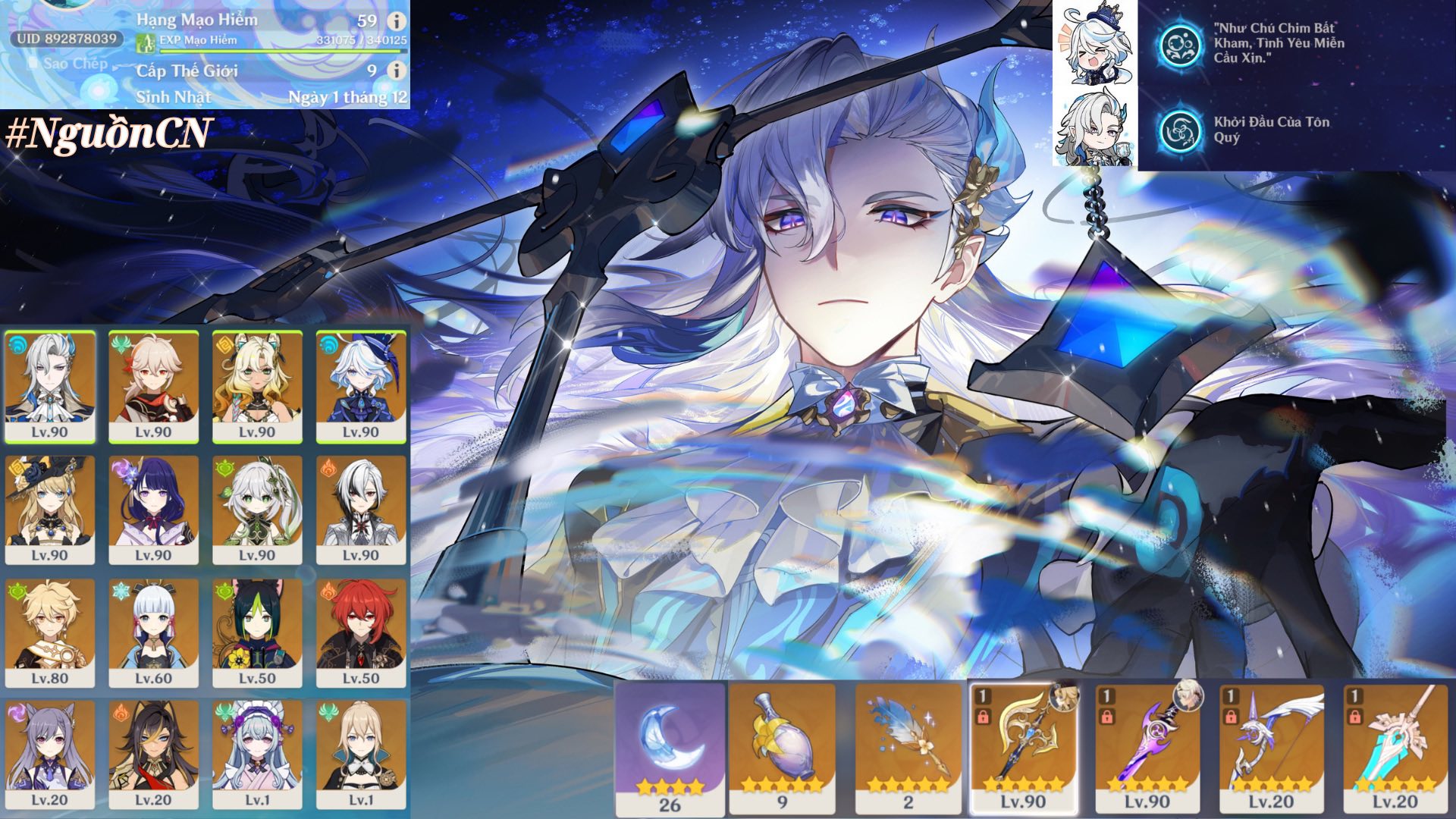Select Neuvillette's Lv.90 character tile
1456x819 pixels.
click(50, 385)
